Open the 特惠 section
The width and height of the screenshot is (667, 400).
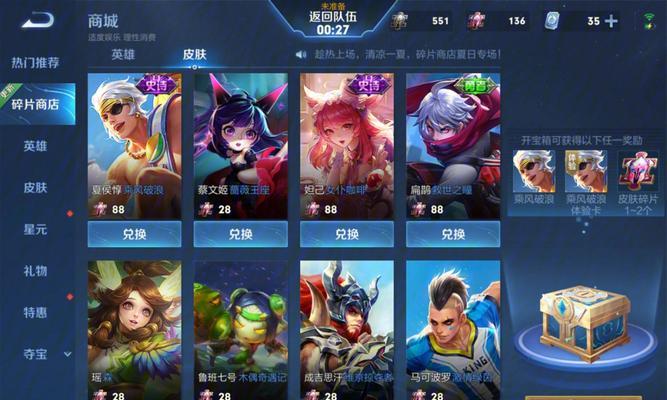tap(36, 312)
